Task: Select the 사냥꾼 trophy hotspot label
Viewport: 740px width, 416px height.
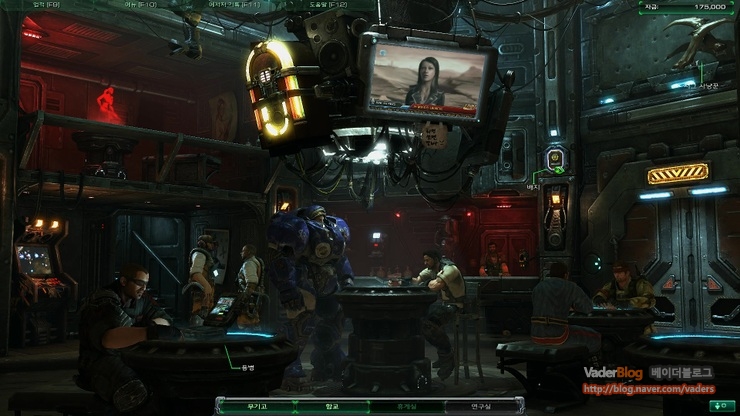Action: (x=709, y=87)
